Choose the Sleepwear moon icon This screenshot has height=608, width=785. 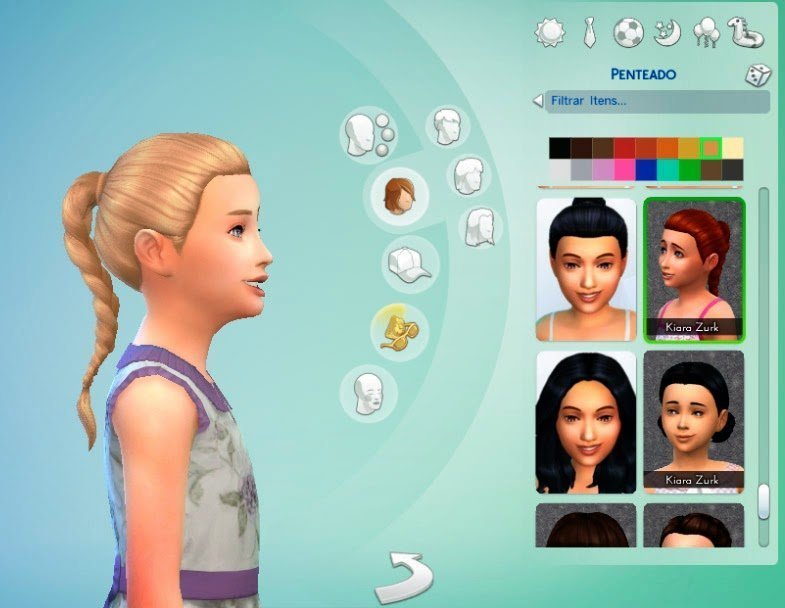click(x=666, y=32)
